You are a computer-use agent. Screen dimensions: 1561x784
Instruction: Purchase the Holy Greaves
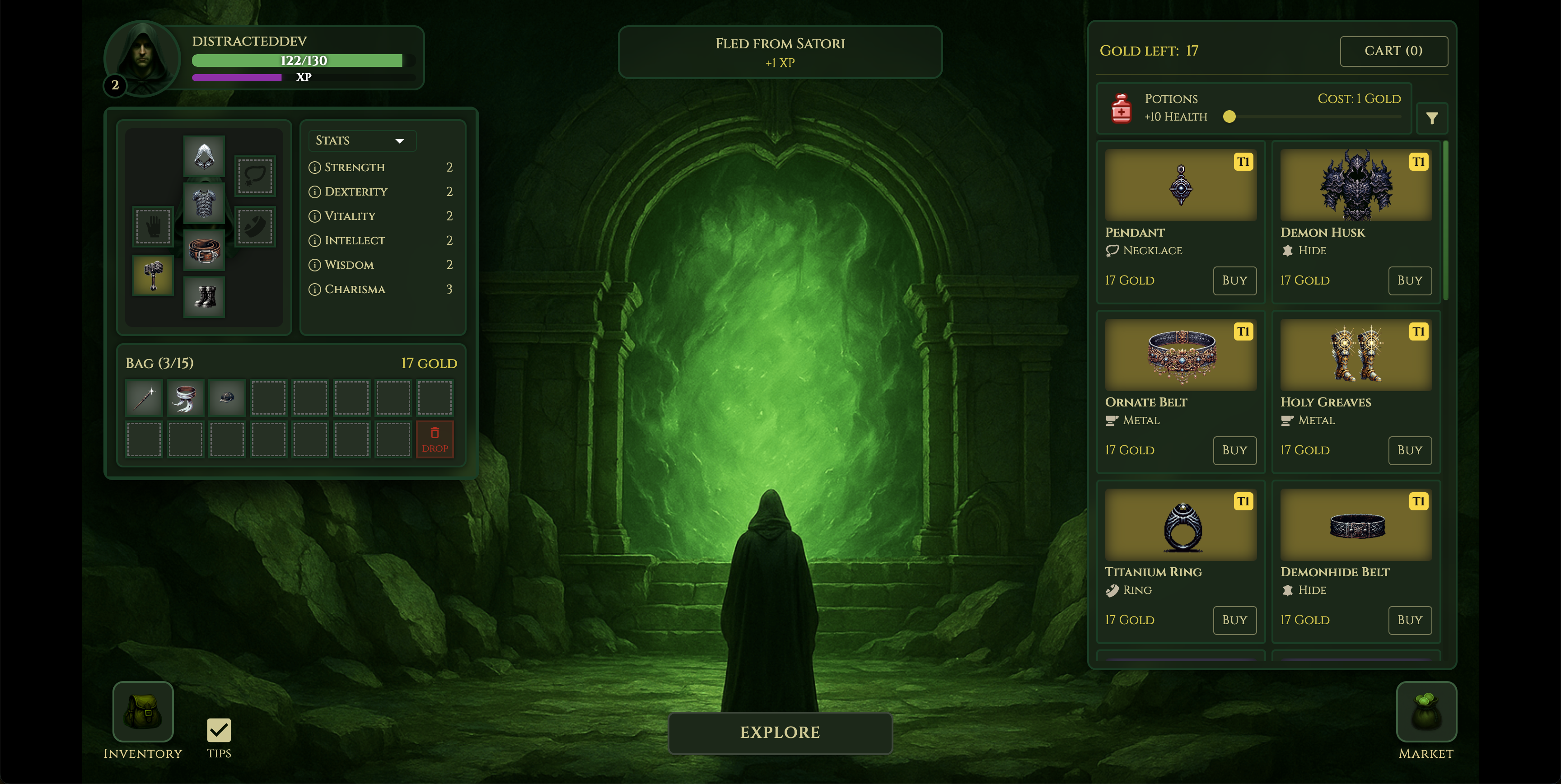click(x=1409, y=450)
